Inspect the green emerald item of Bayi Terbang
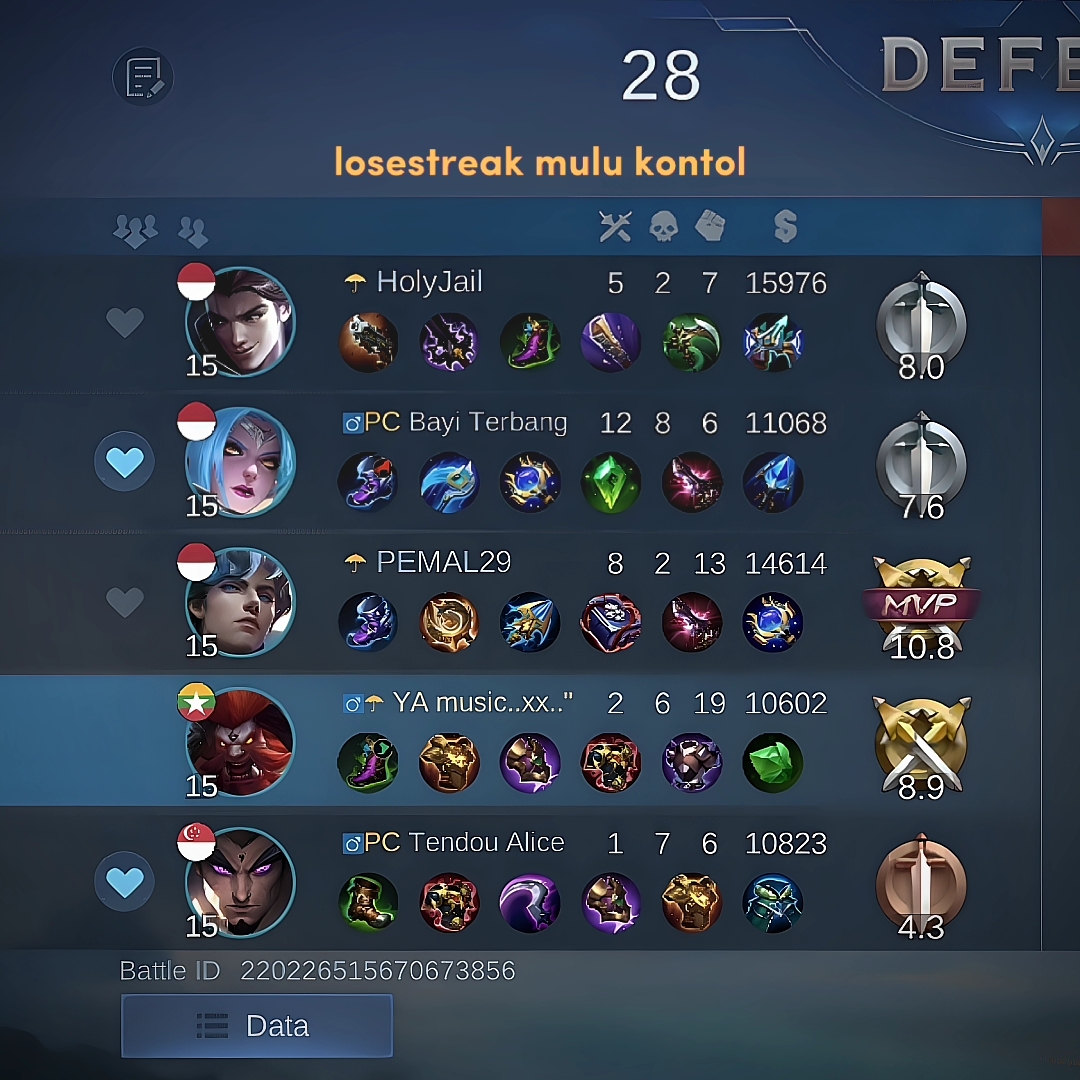1080x1080 pixels. 611,482
